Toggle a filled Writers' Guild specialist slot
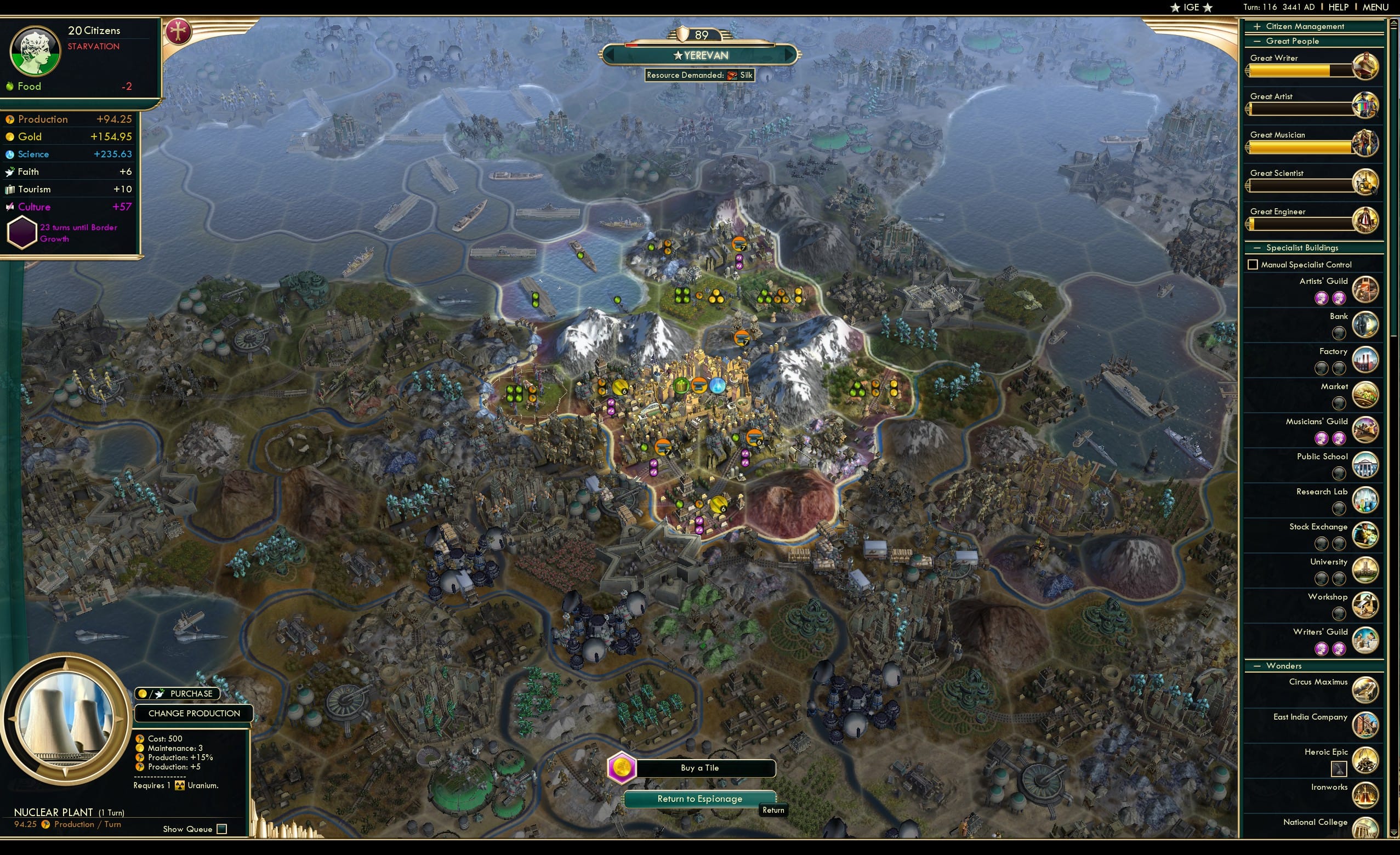The width and height of the screenshot is (1400, 855). pyautogui.click(x=1323, y=647)
